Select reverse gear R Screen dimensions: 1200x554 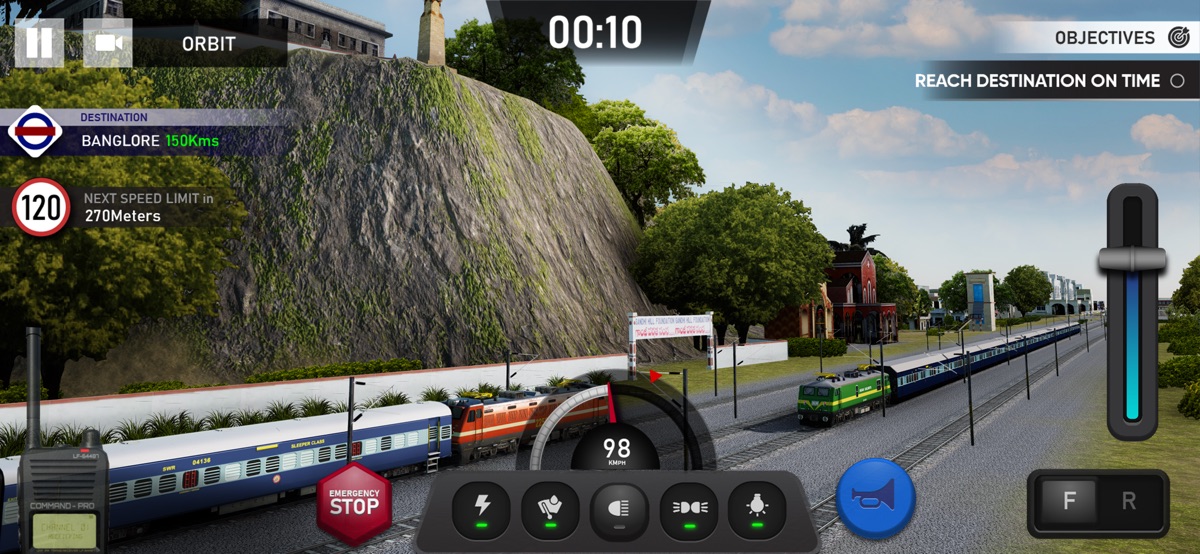pyautogui.click(x=1129, y=502)
